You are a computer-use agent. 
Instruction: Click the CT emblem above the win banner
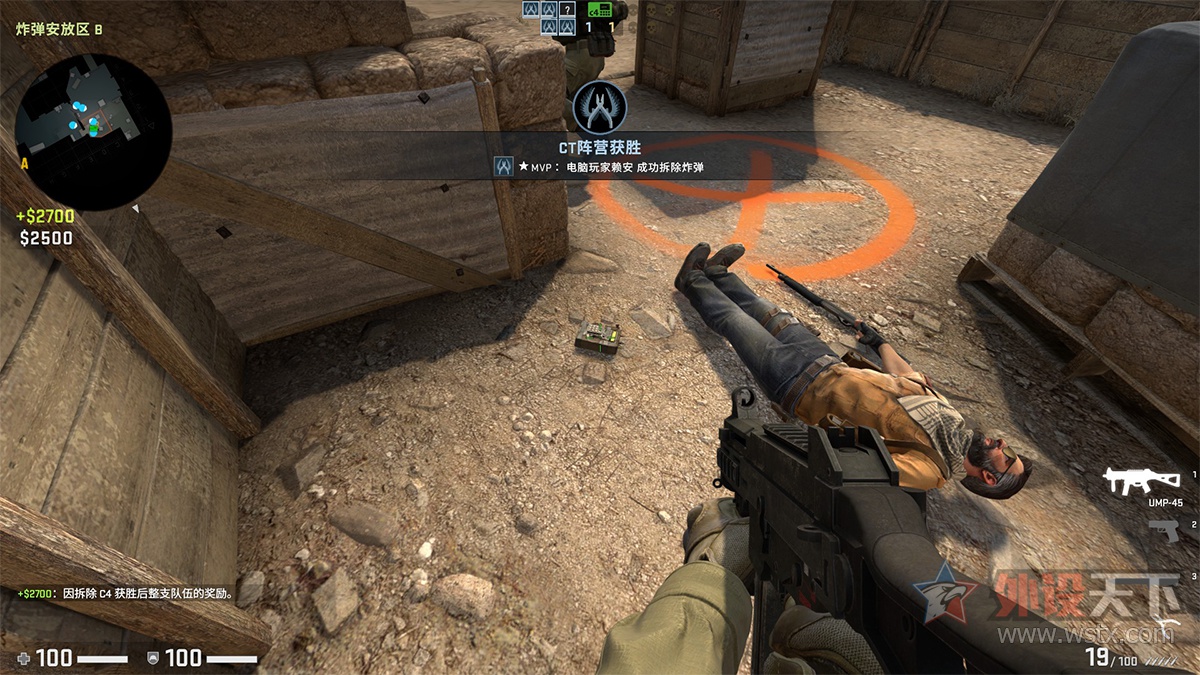tap(599, 106)
